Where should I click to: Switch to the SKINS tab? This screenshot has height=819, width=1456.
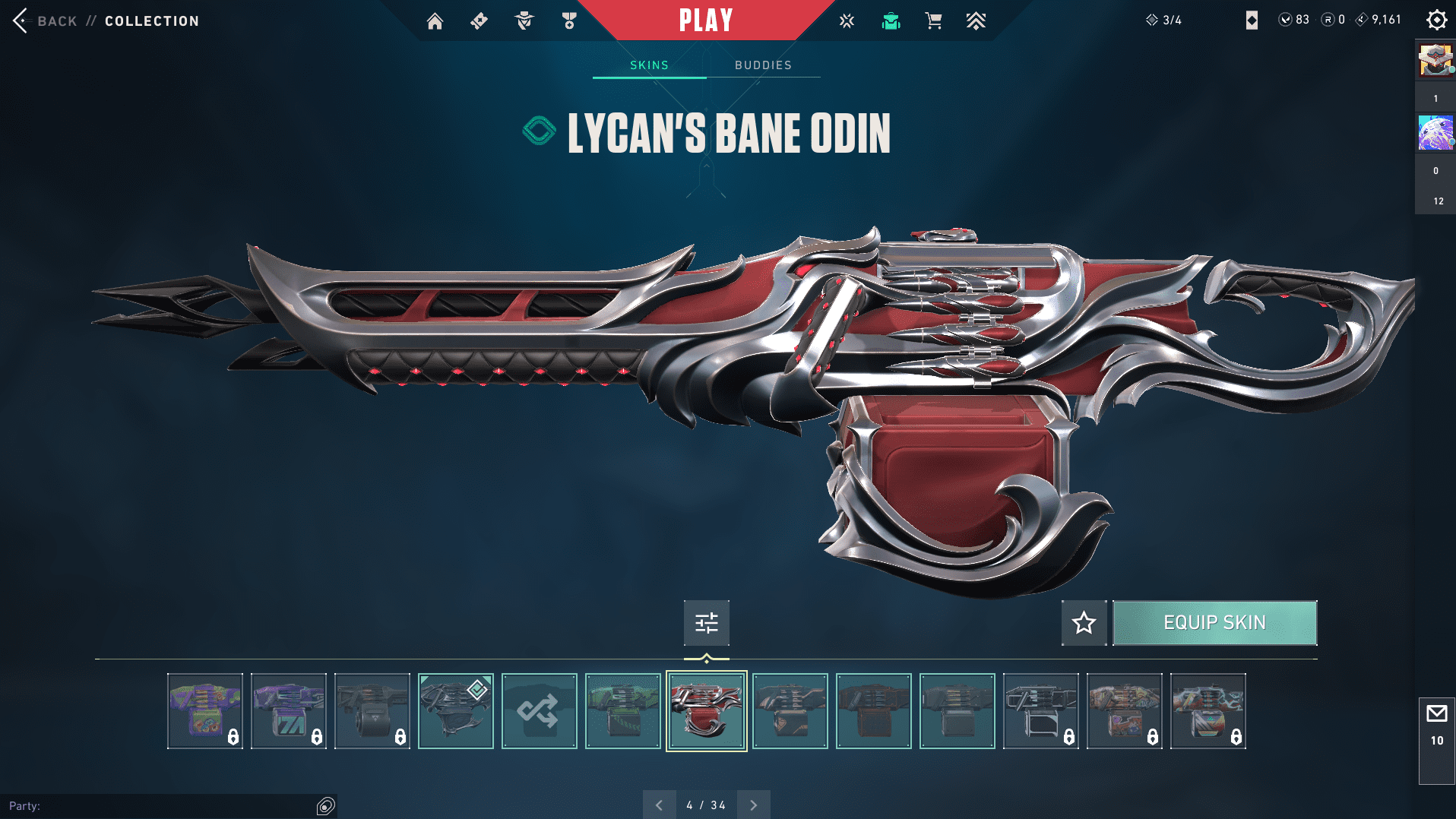click(648, 65)
